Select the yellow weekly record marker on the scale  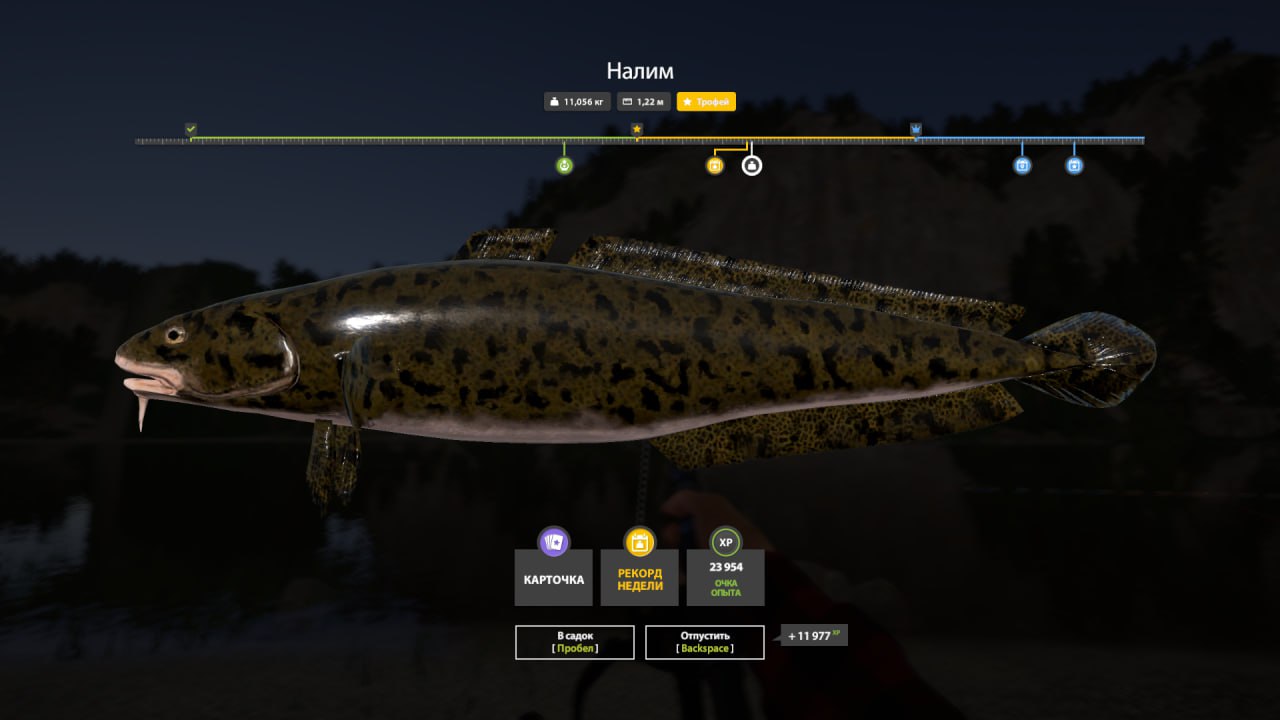(x=714, y=166)
